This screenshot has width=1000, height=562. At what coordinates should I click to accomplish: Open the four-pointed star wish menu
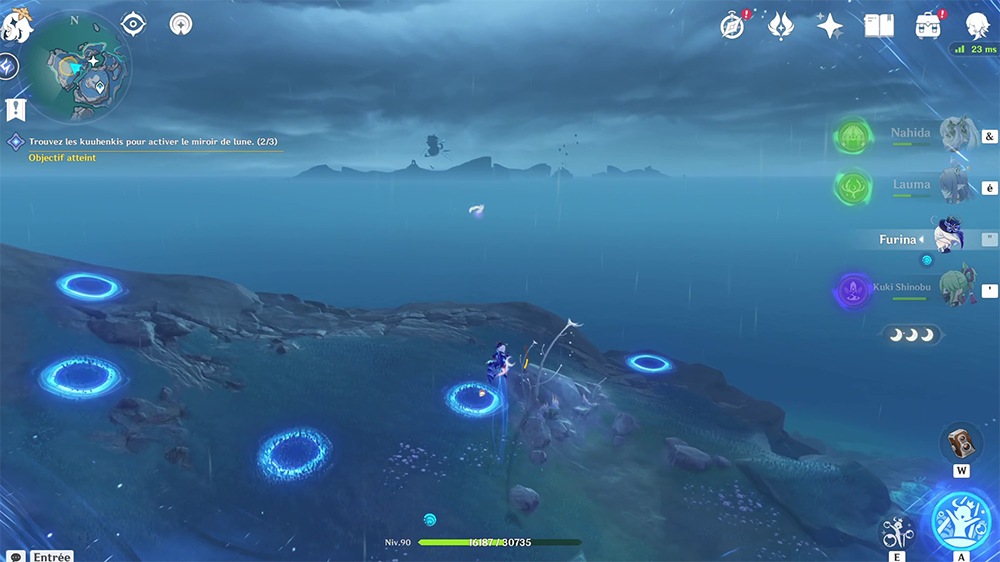[x=829, y=26]
